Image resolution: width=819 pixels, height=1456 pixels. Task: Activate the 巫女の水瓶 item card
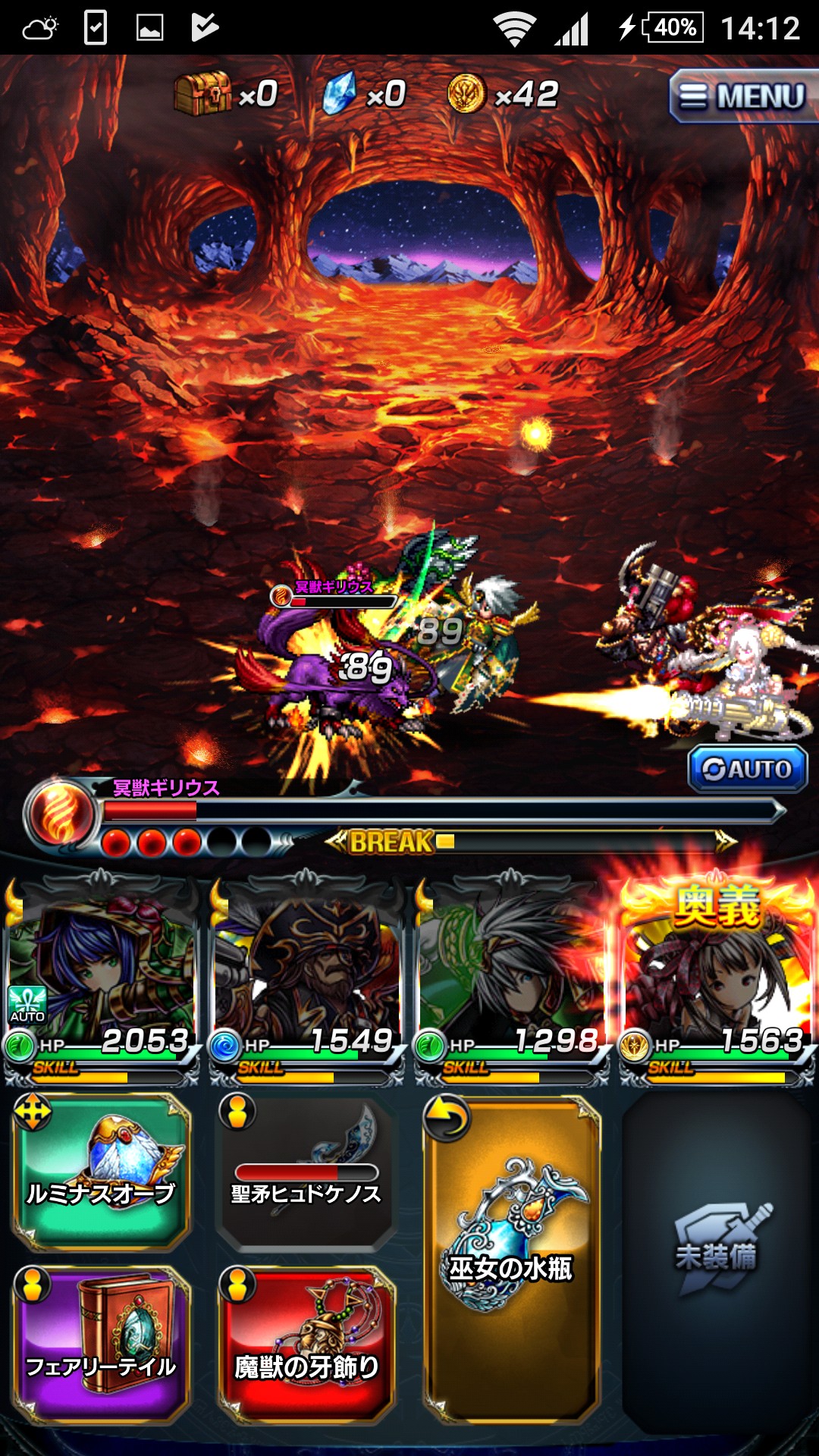pyautogui.click(x=511, y=1259)
